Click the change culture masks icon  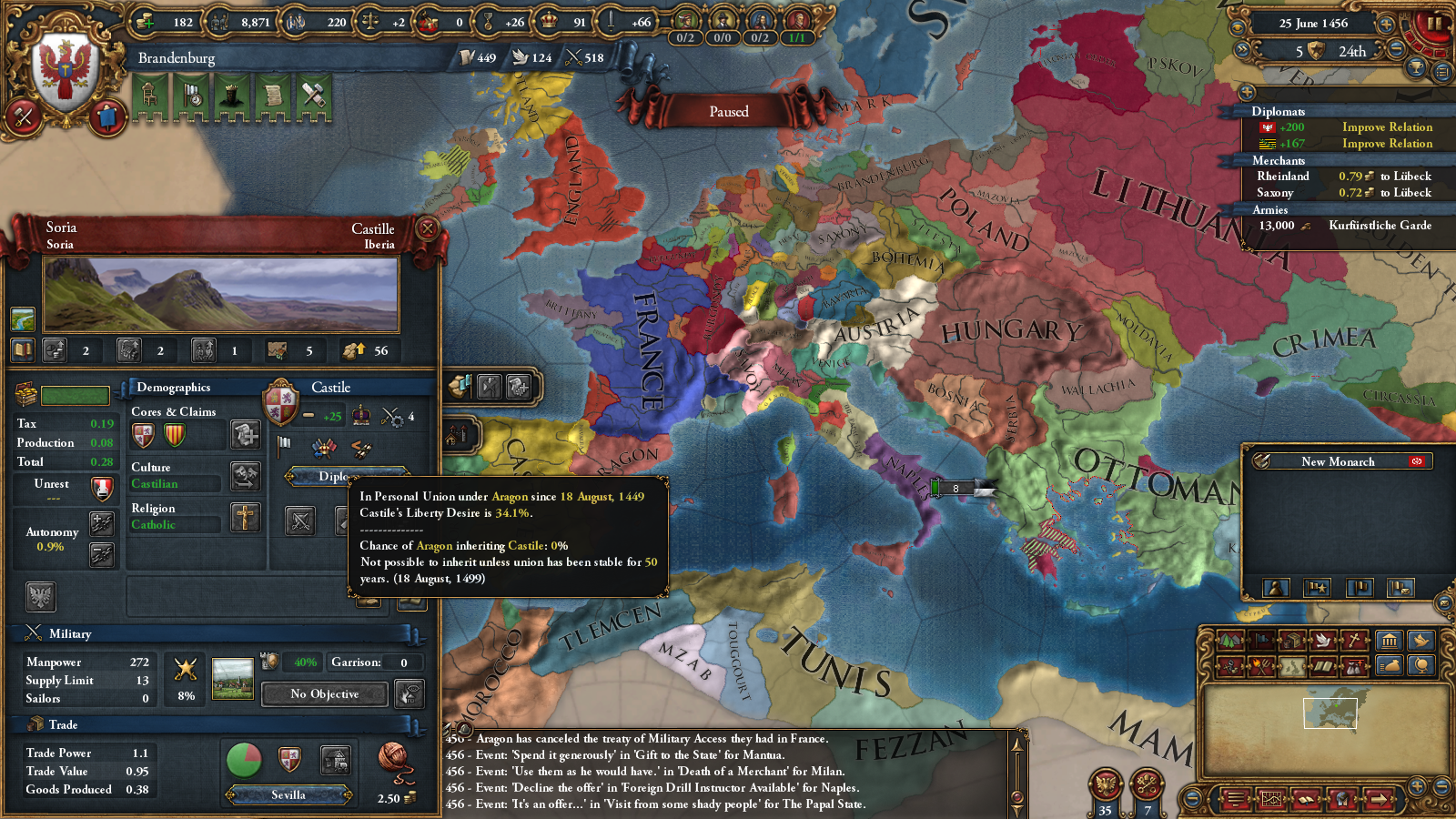click(x=245, y=477)
